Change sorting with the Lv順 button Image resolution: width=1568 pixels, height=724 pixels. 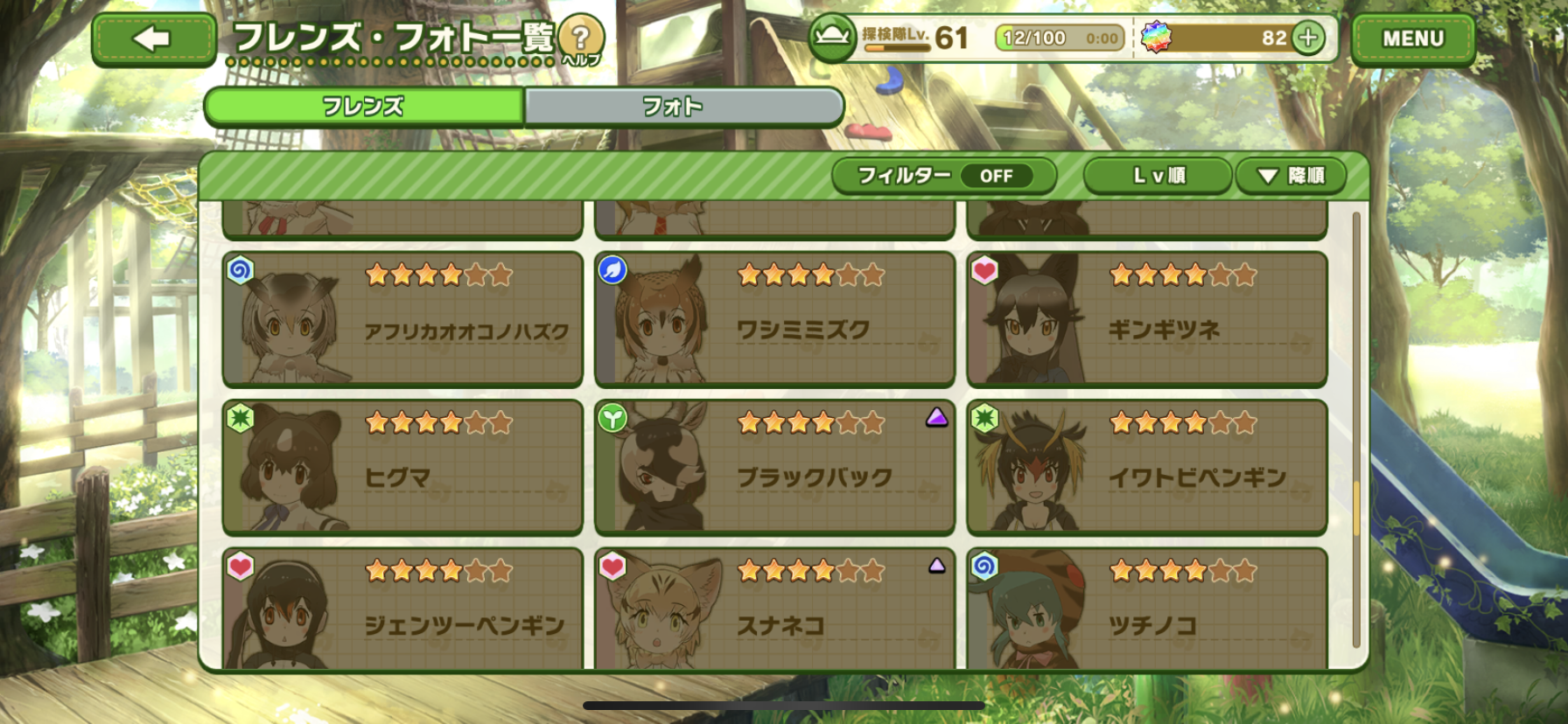pos(1158,176)
